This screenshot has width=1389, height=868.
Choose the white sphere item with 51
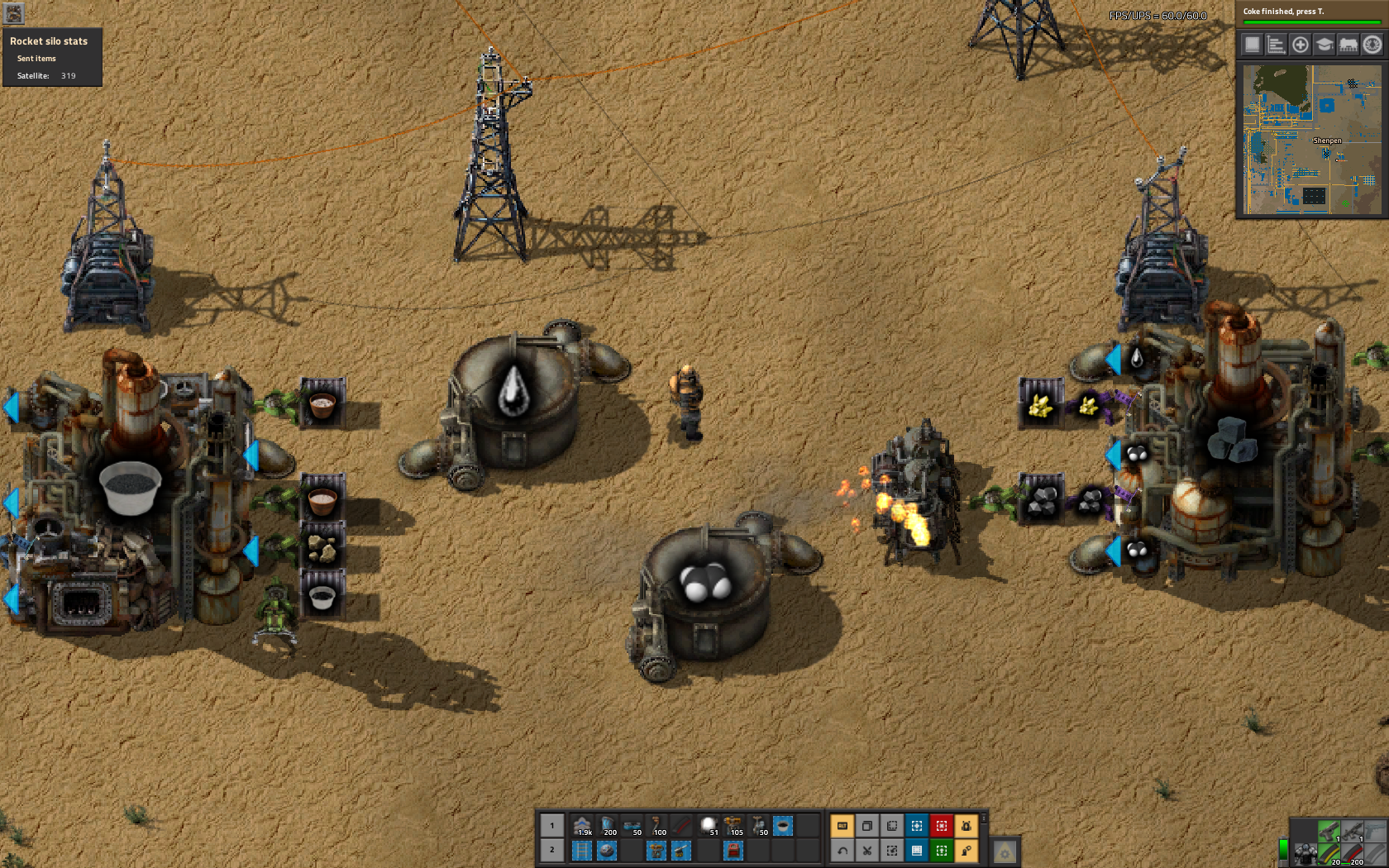709,826
